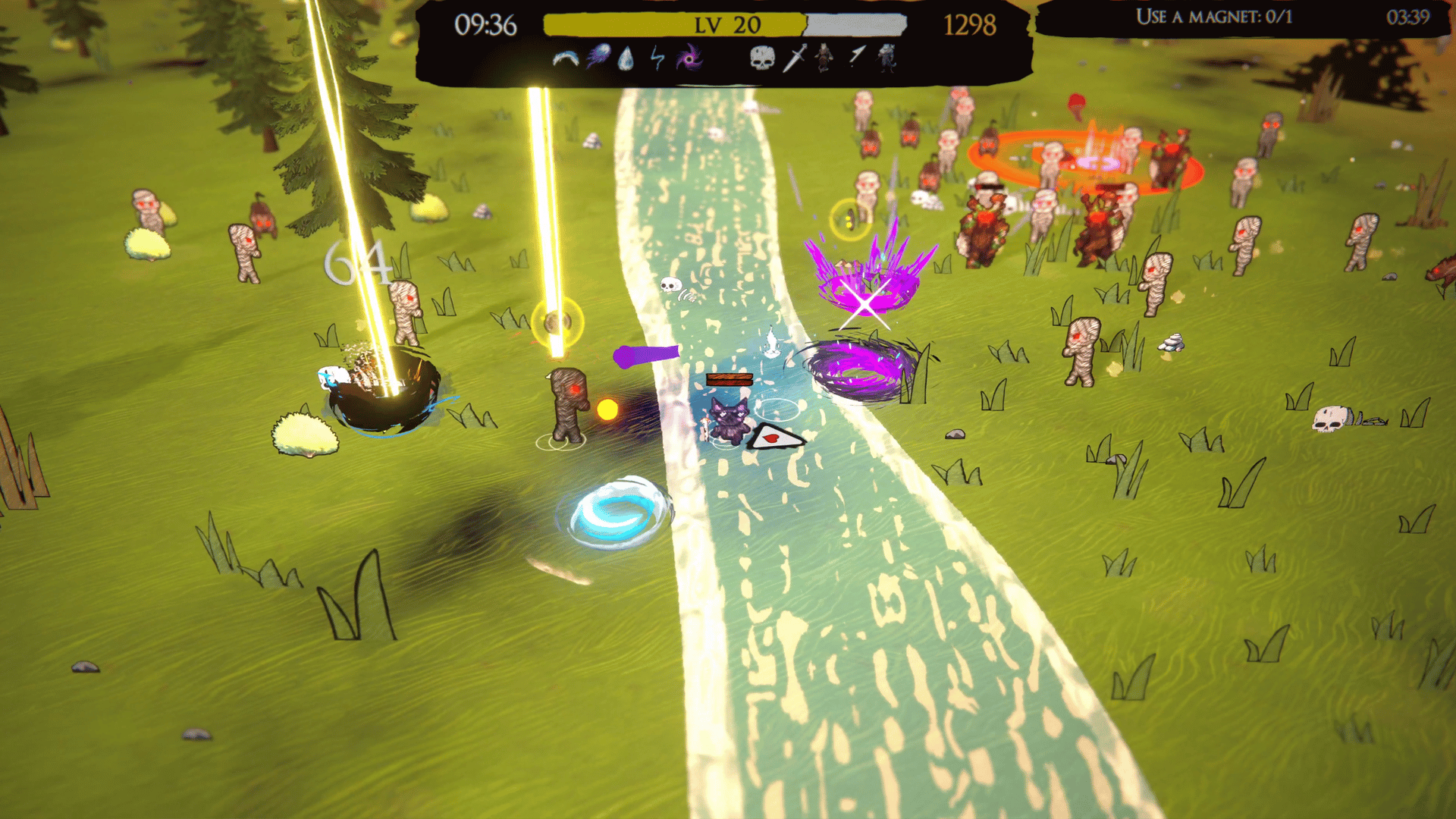The width and height of the screenshot is (1456, 819).
Task: Select the blue werewolf companion icon
Action: [x=886, y=58]
